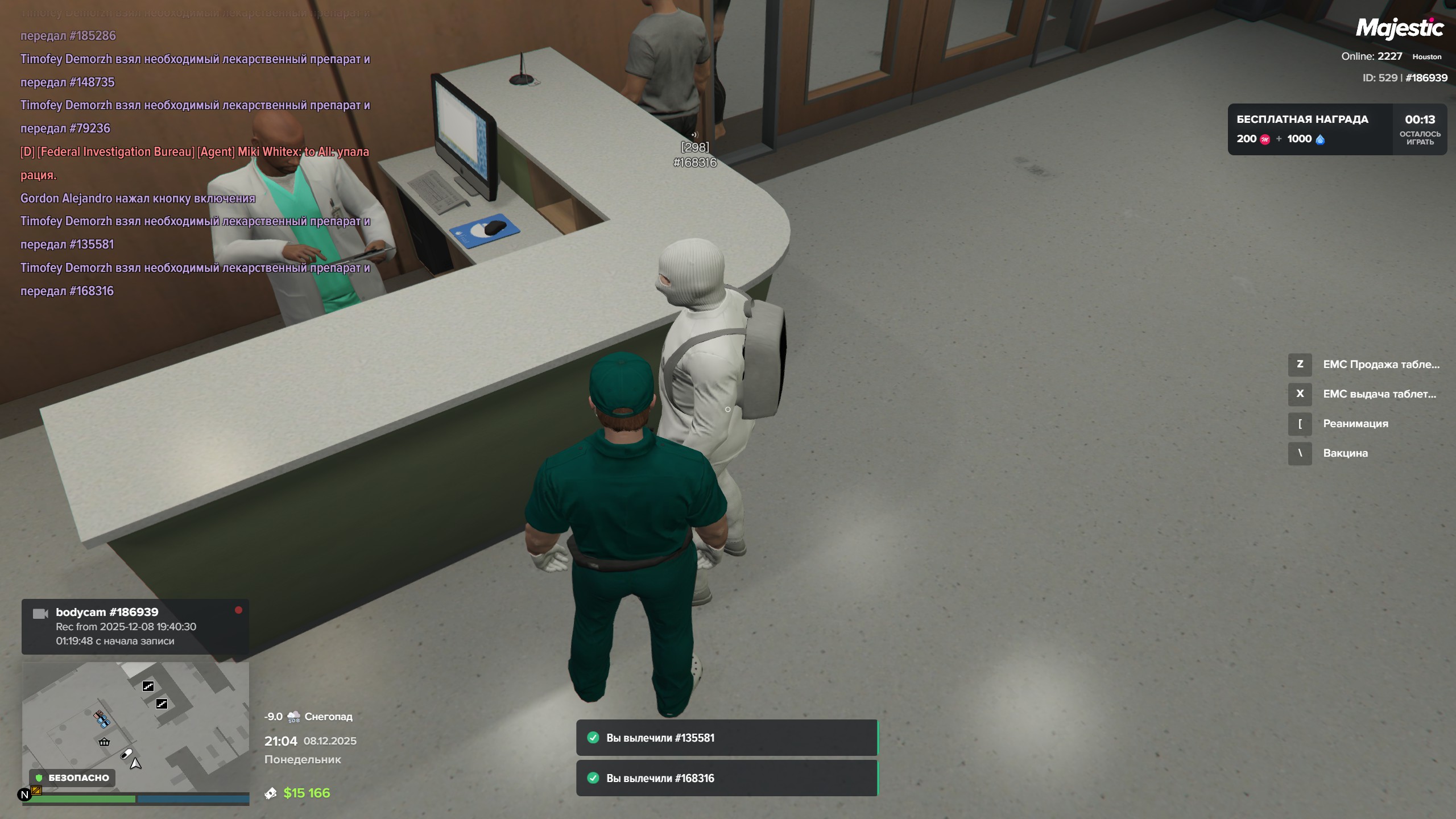This screenshot has height=819, width=1456.
Task: Dismiss the healed #168316 notification
Action: click(x=726, y=778)
